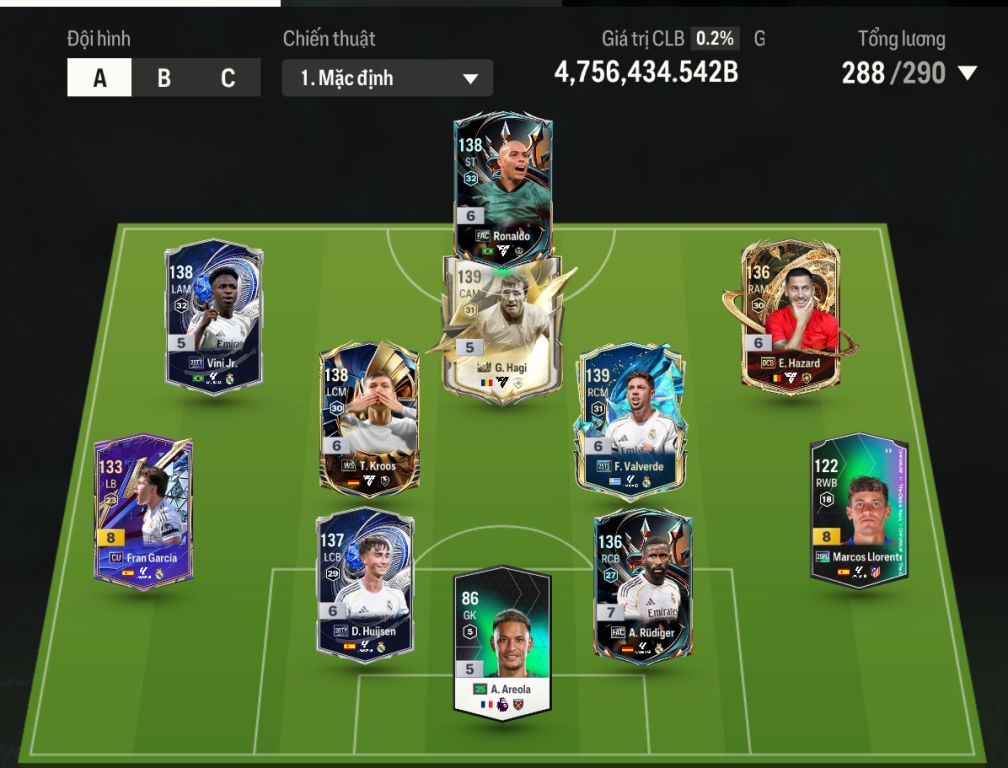Select the F. Valverde player card
This screenshot has height=768, width=1008.
click(x=631, y=420)
